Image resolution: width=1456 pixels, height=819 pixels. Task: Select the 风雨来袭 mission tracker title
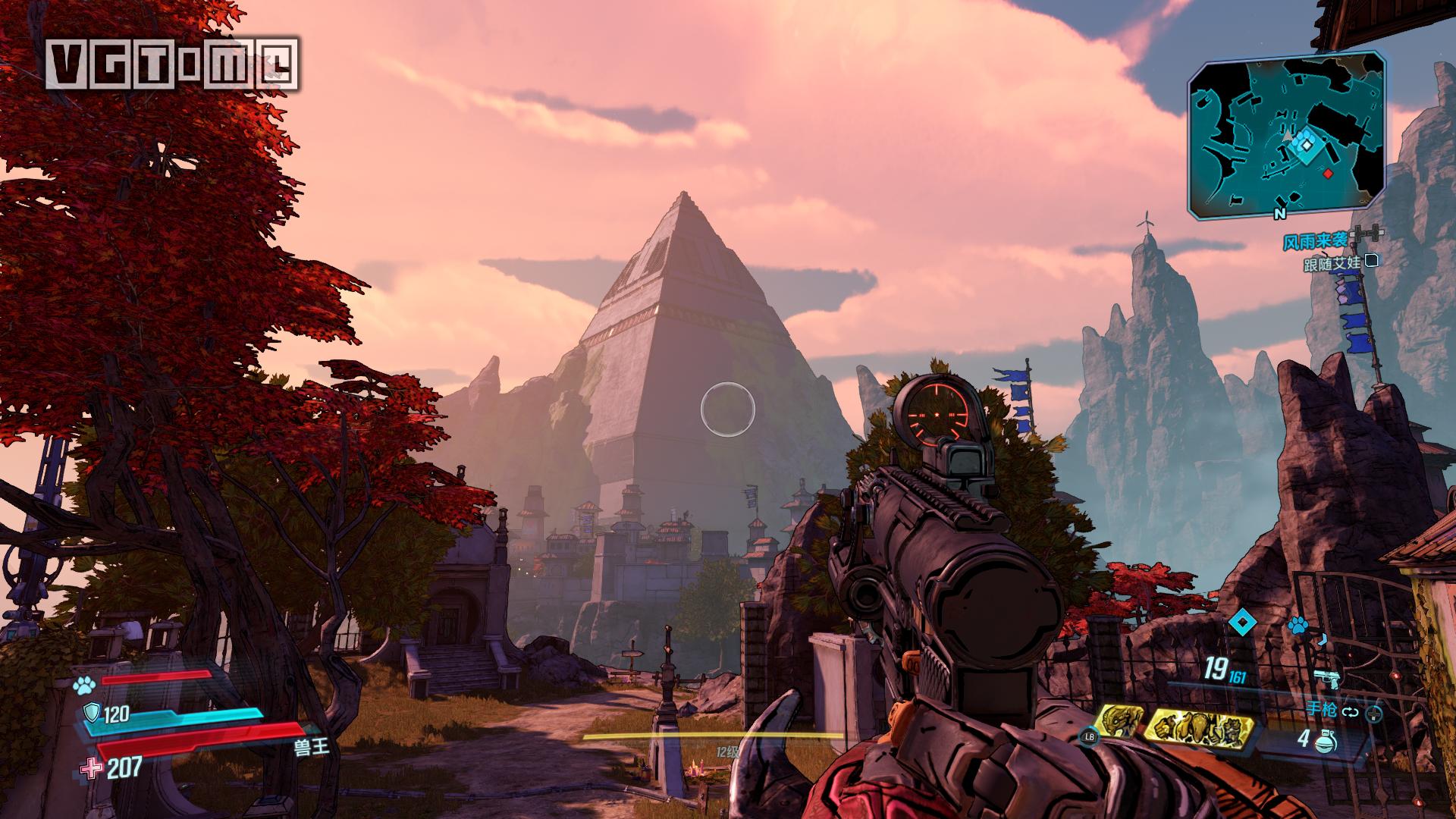[x=1314, y=241]
